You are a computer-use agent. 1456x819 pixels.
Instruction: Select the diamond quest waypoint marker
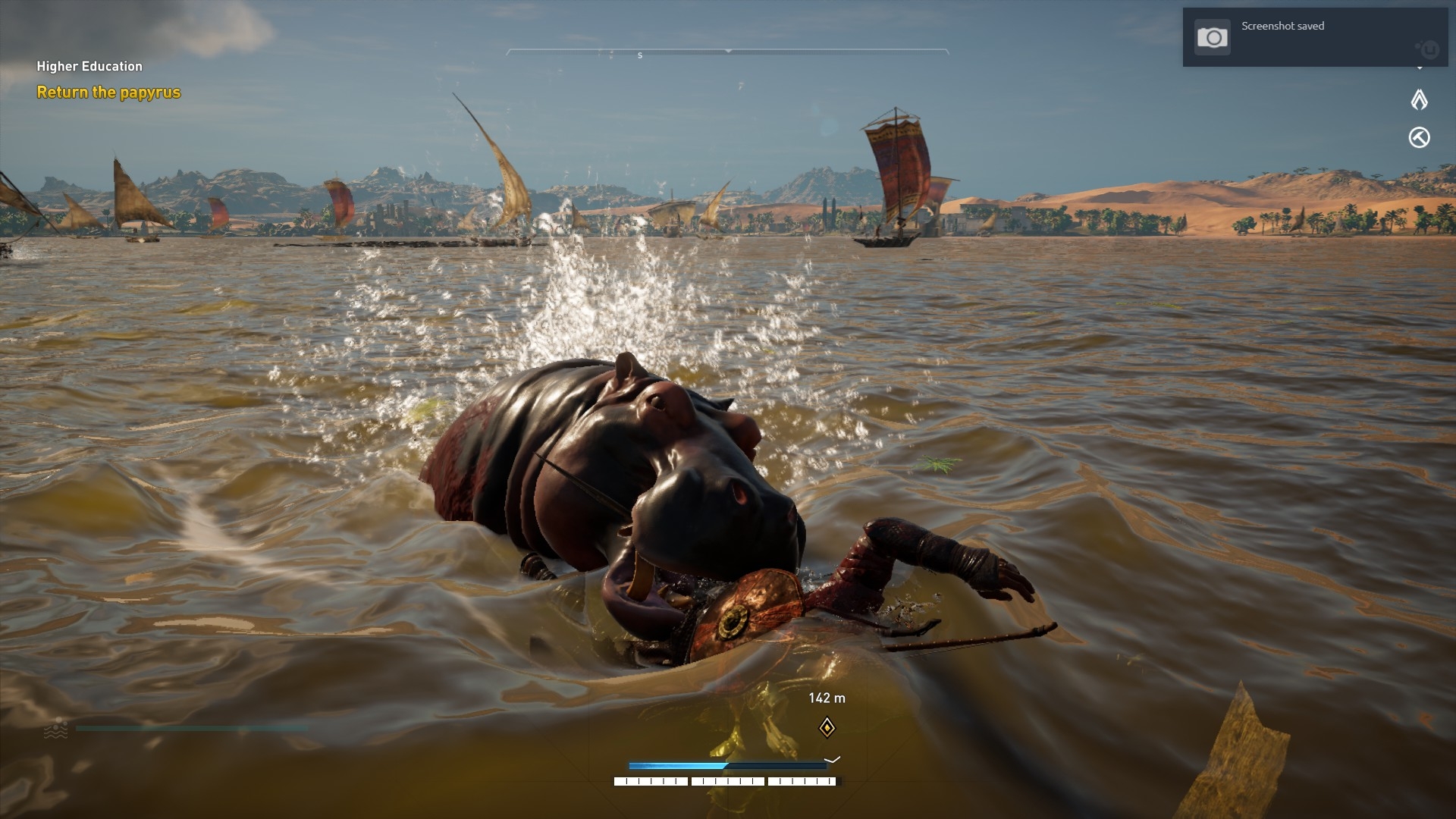pyautogui.click(x=827, y=728)
